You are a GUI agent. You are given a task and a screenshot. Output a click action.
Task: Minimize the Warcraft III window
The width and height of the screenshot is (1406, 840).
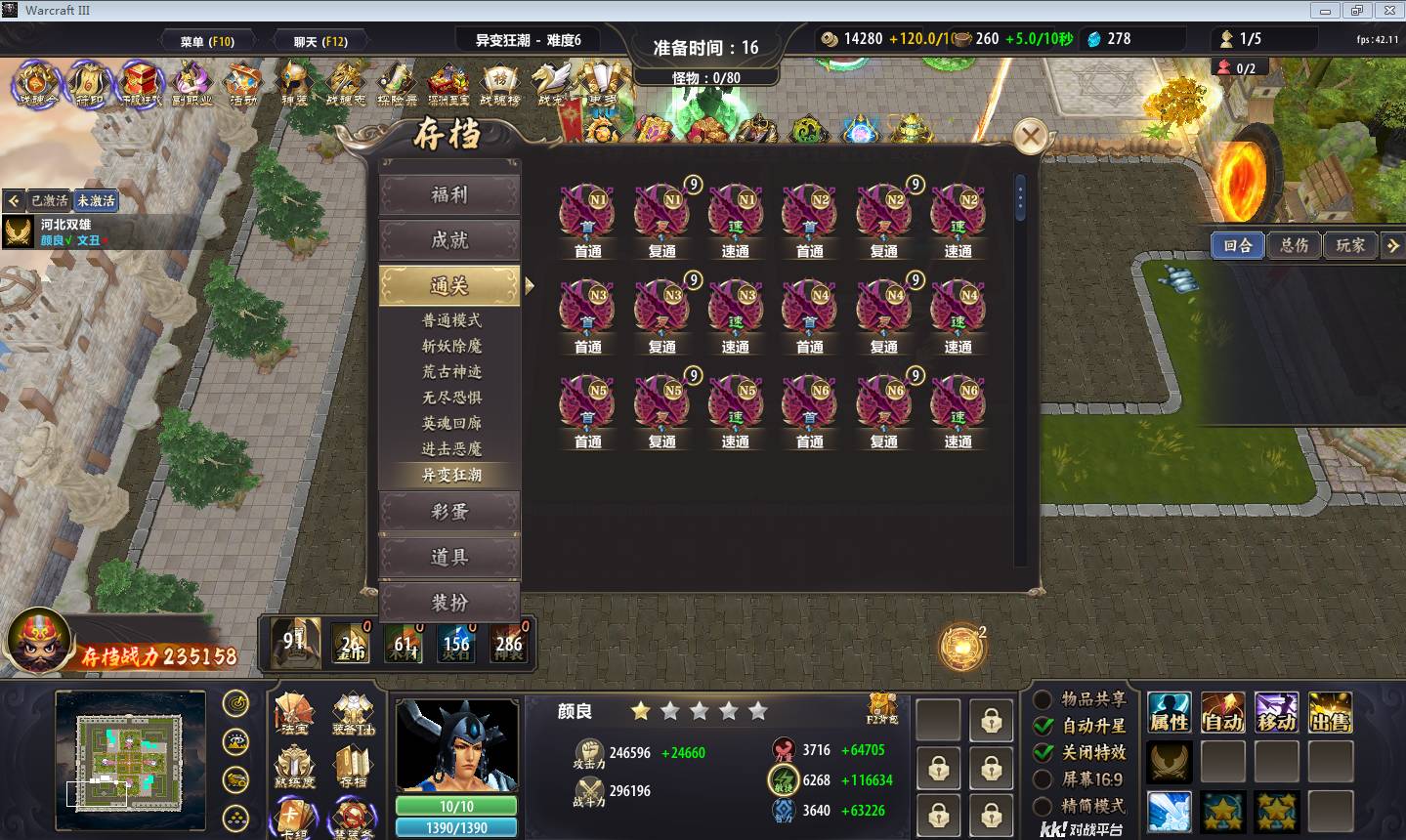pyautogui.click(x=1326, y=11)
